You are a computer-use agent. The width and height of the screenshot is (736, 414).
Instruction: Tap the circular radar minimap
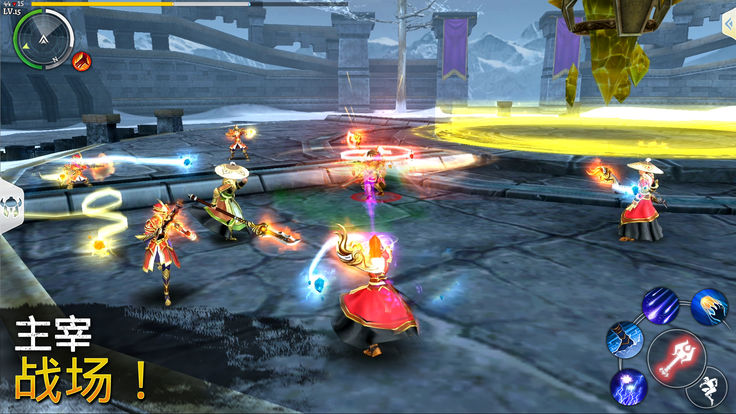coord(44,39)
